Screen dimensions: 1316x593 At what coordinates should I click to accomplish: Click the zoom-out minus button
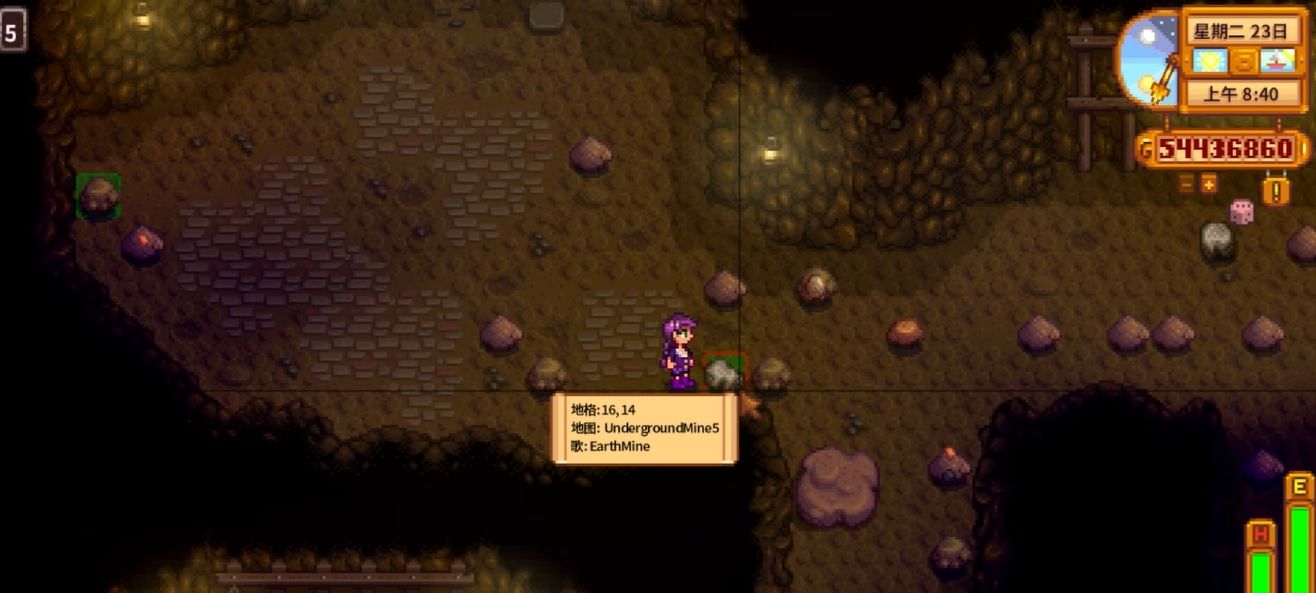[x=1186, y=184]
